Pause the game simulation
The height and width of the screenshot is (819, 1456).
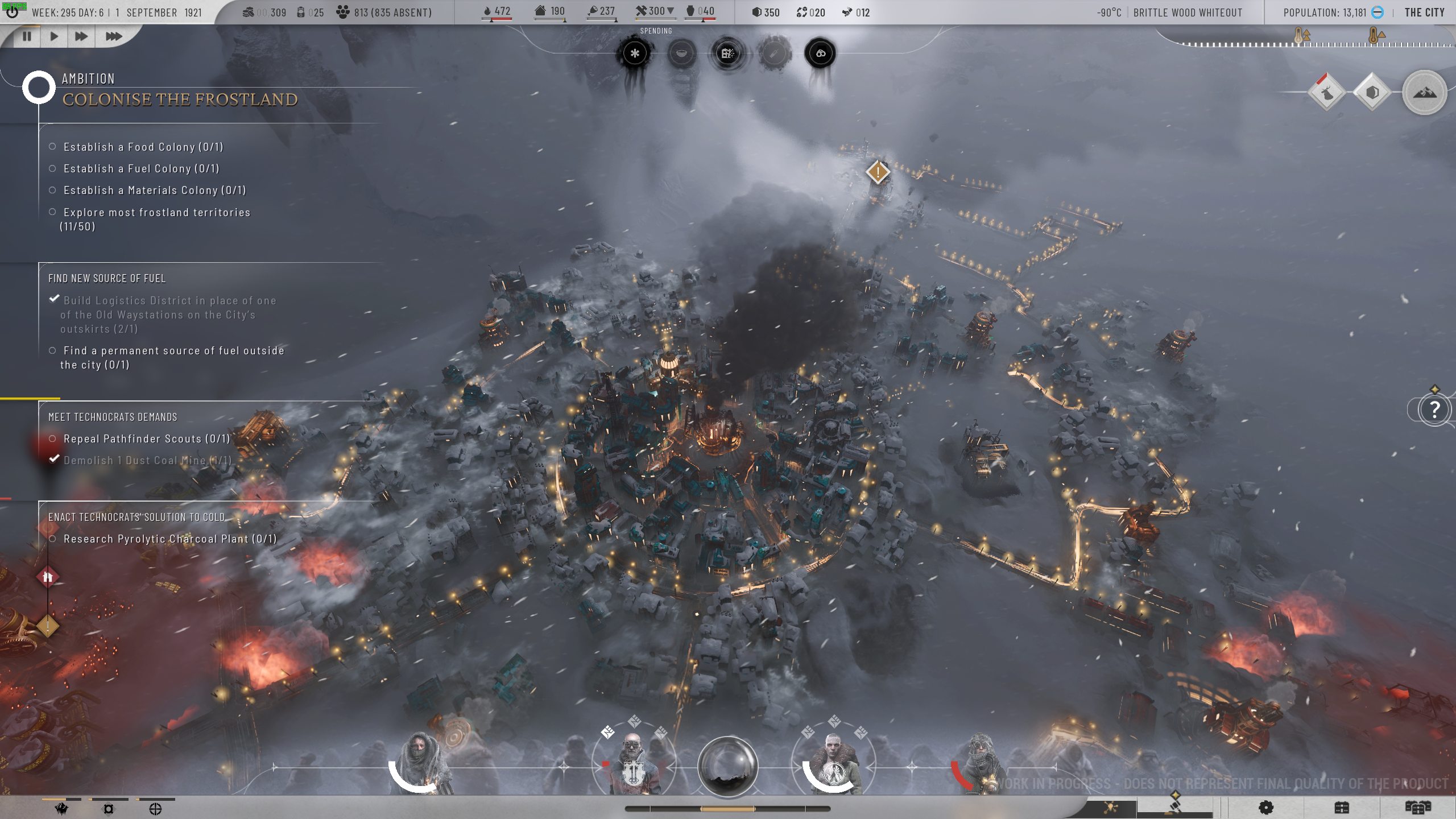(x=27, y=36)
